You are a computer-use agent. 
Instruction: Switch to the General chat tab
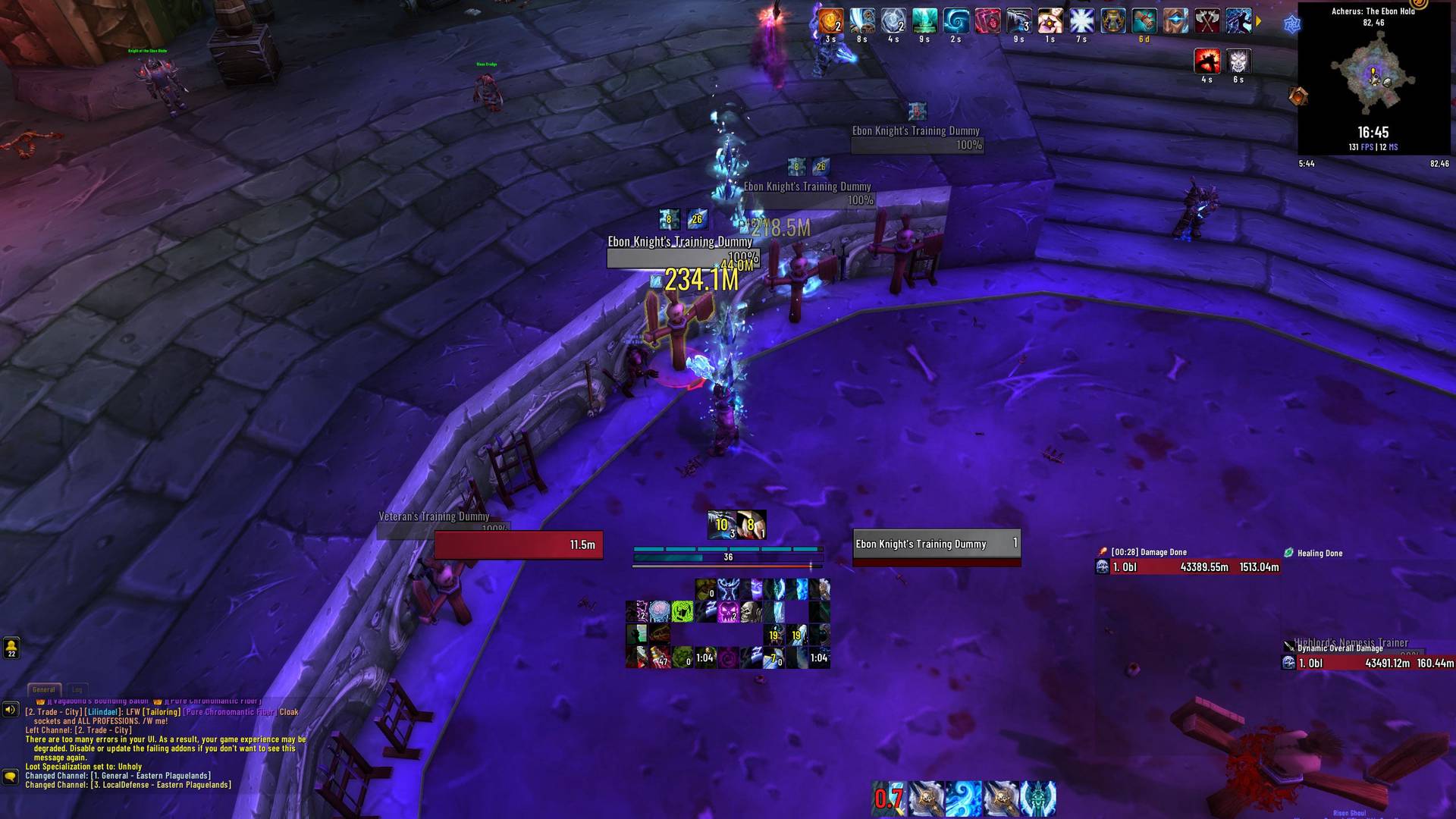tap(44, 689)
